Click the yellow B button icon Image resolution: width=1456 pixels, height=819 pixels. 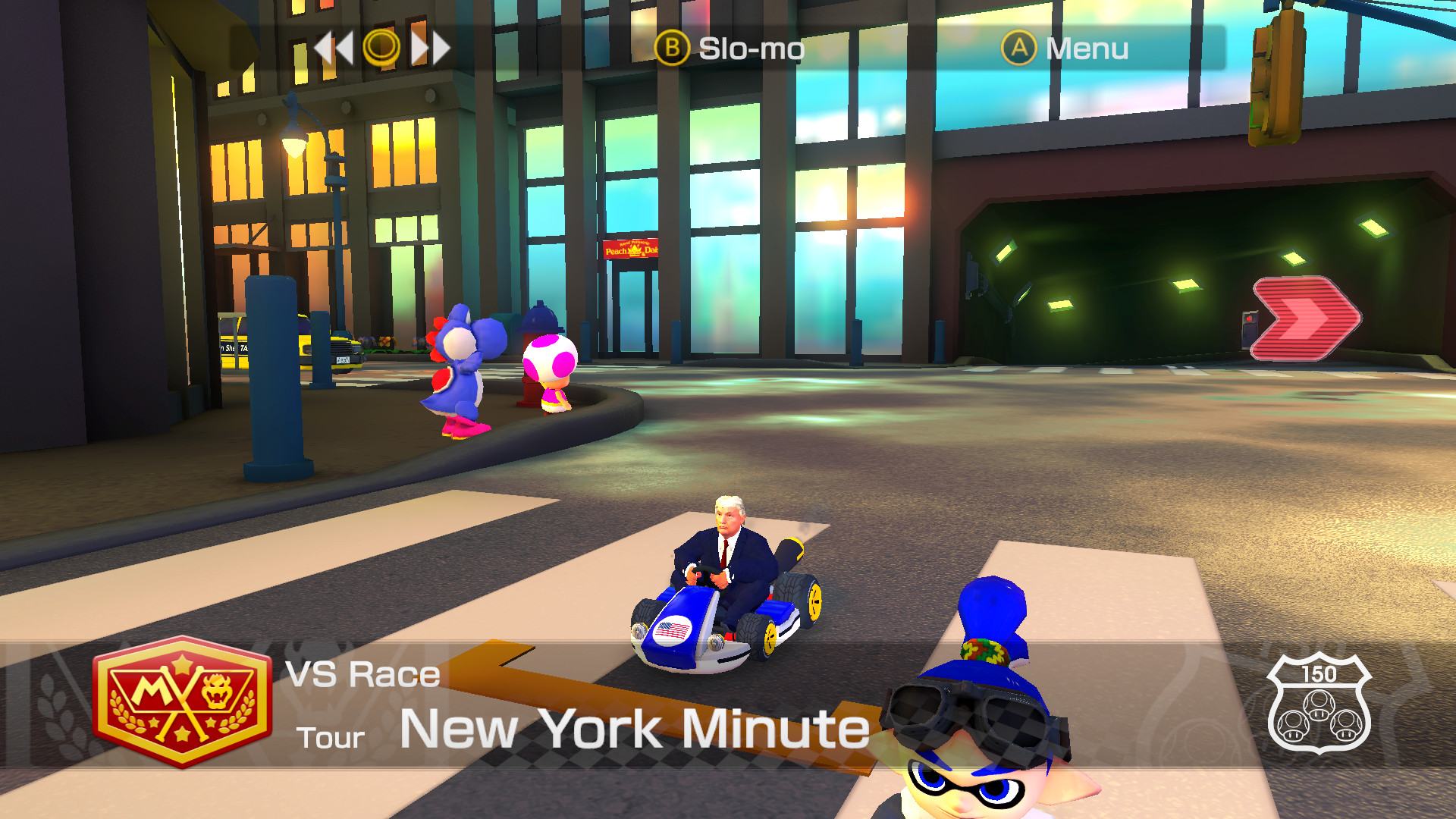coord(672,49)
